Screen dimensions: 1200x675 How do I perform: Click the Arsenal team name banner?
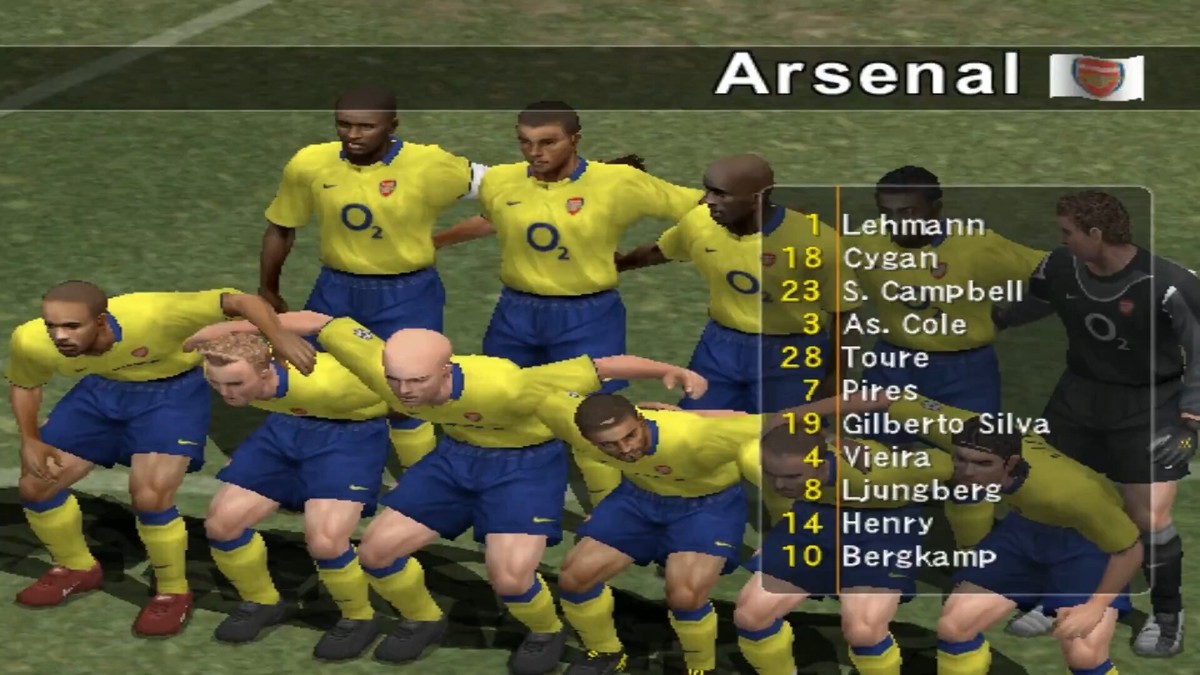tap(866, 75)
